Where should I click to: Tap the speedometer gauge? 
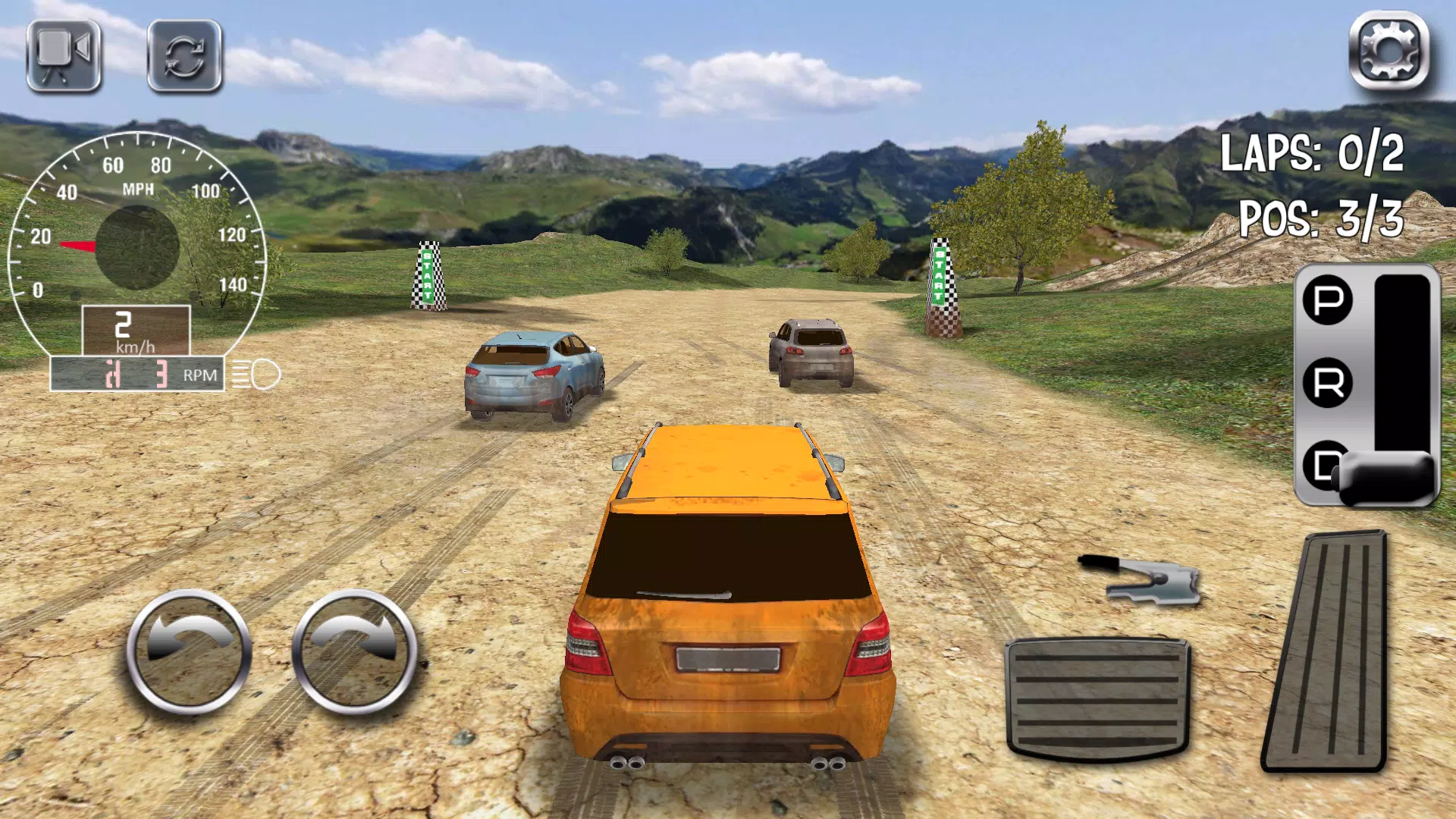[x=136, y=227]
